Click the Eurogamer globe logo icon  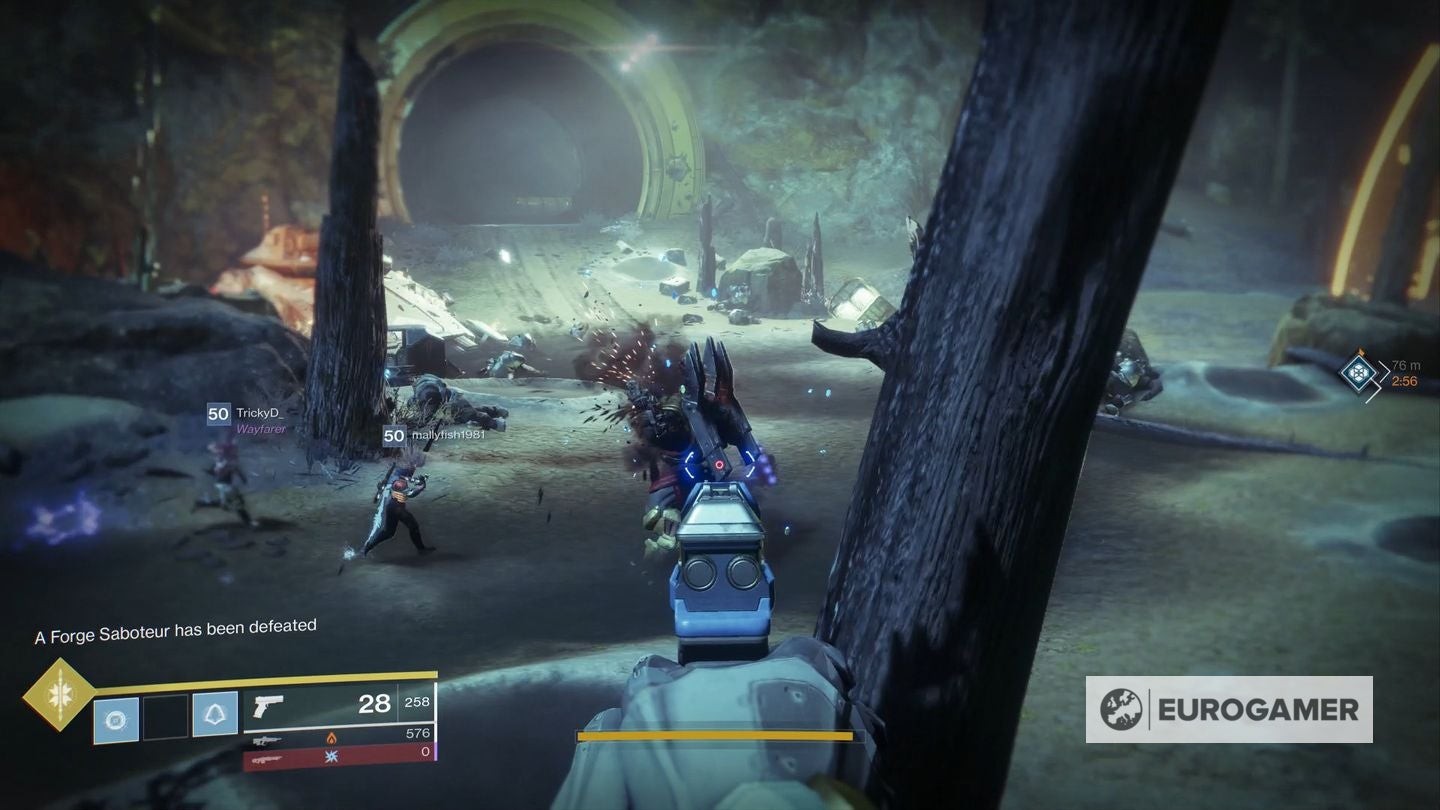pos(1124,711)
